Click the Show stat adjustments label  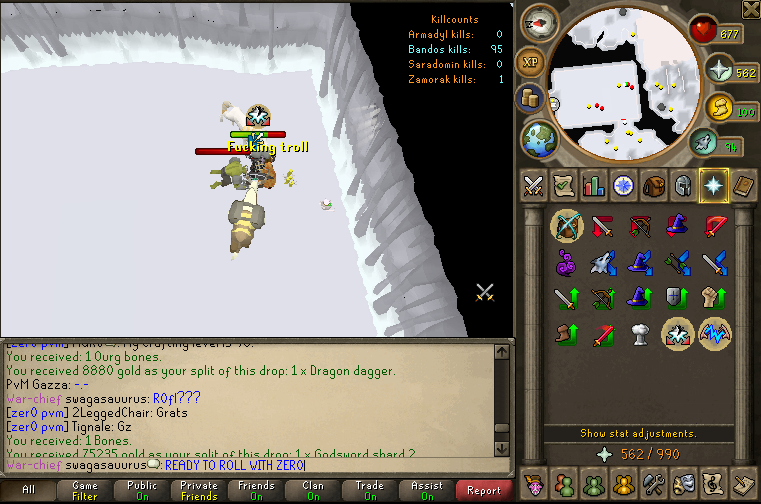[639, 434]
